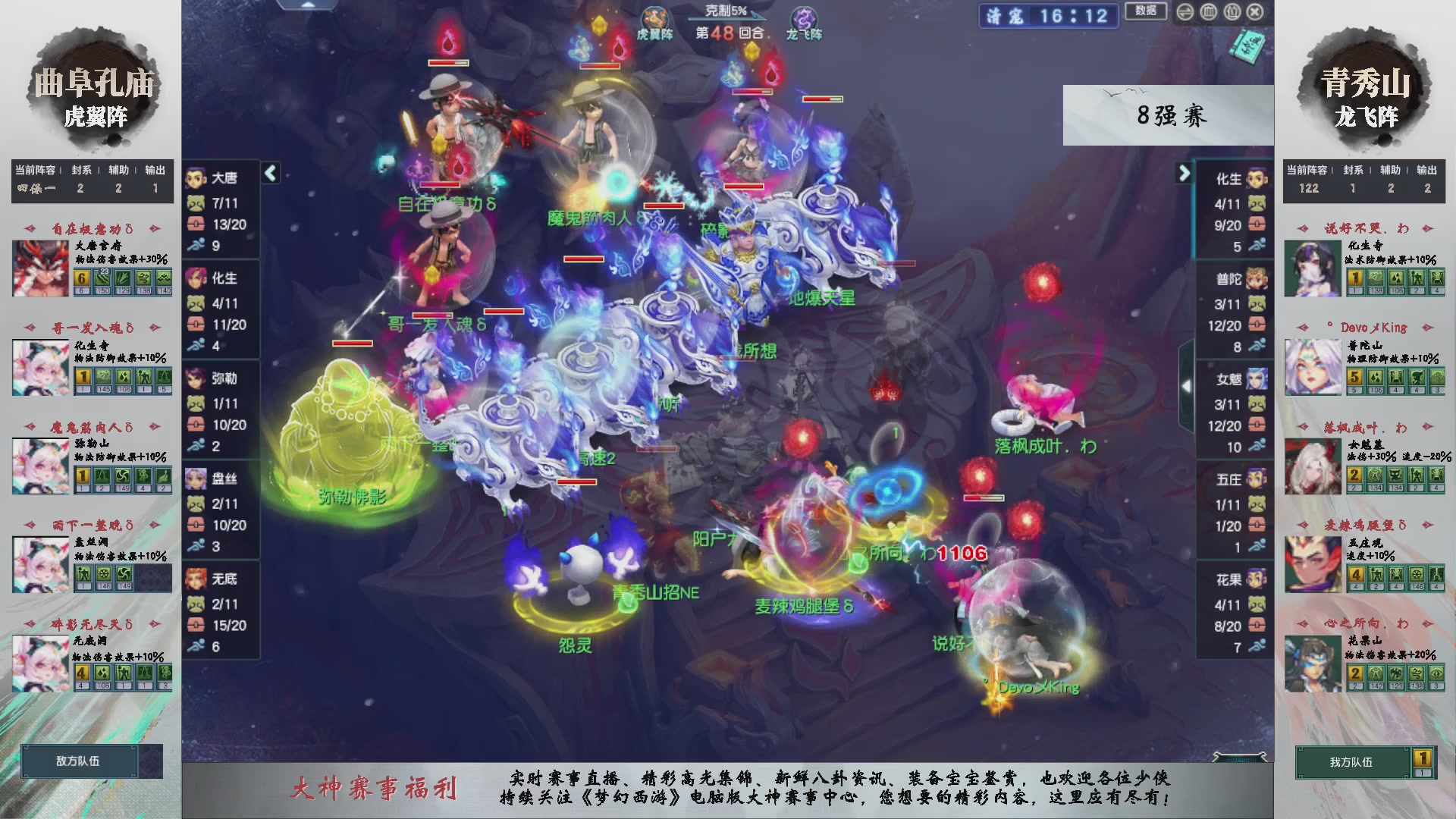
Task: Collapse the right unit list using arrow
Action: 1184,173
